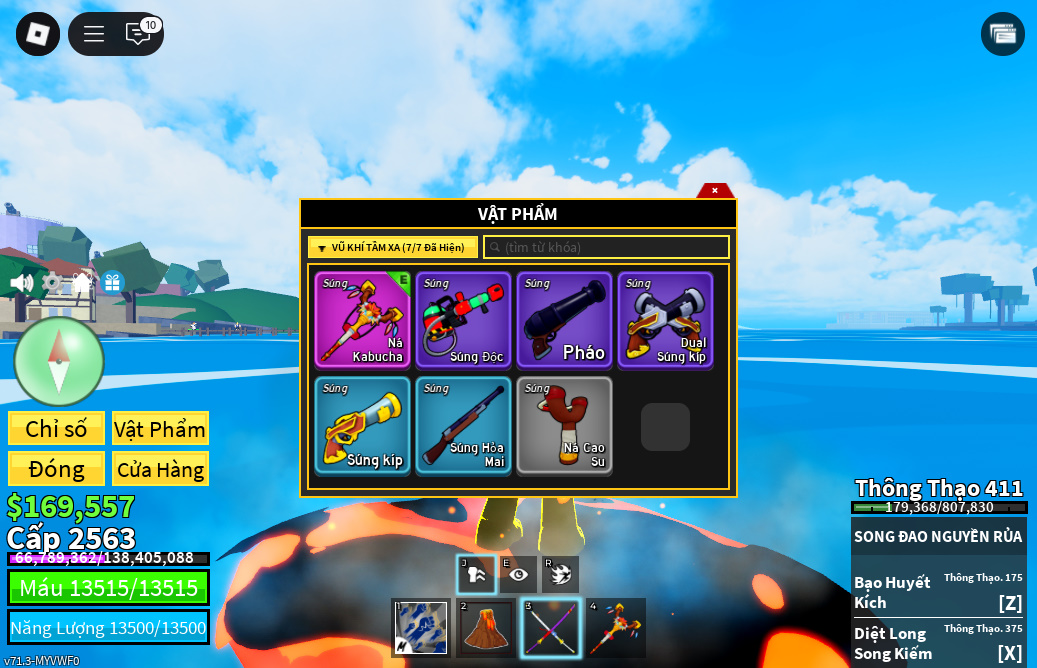Toggle the sound speaker icon
The height and width of the screenshot is (668, 1037).
click(21, 283)
